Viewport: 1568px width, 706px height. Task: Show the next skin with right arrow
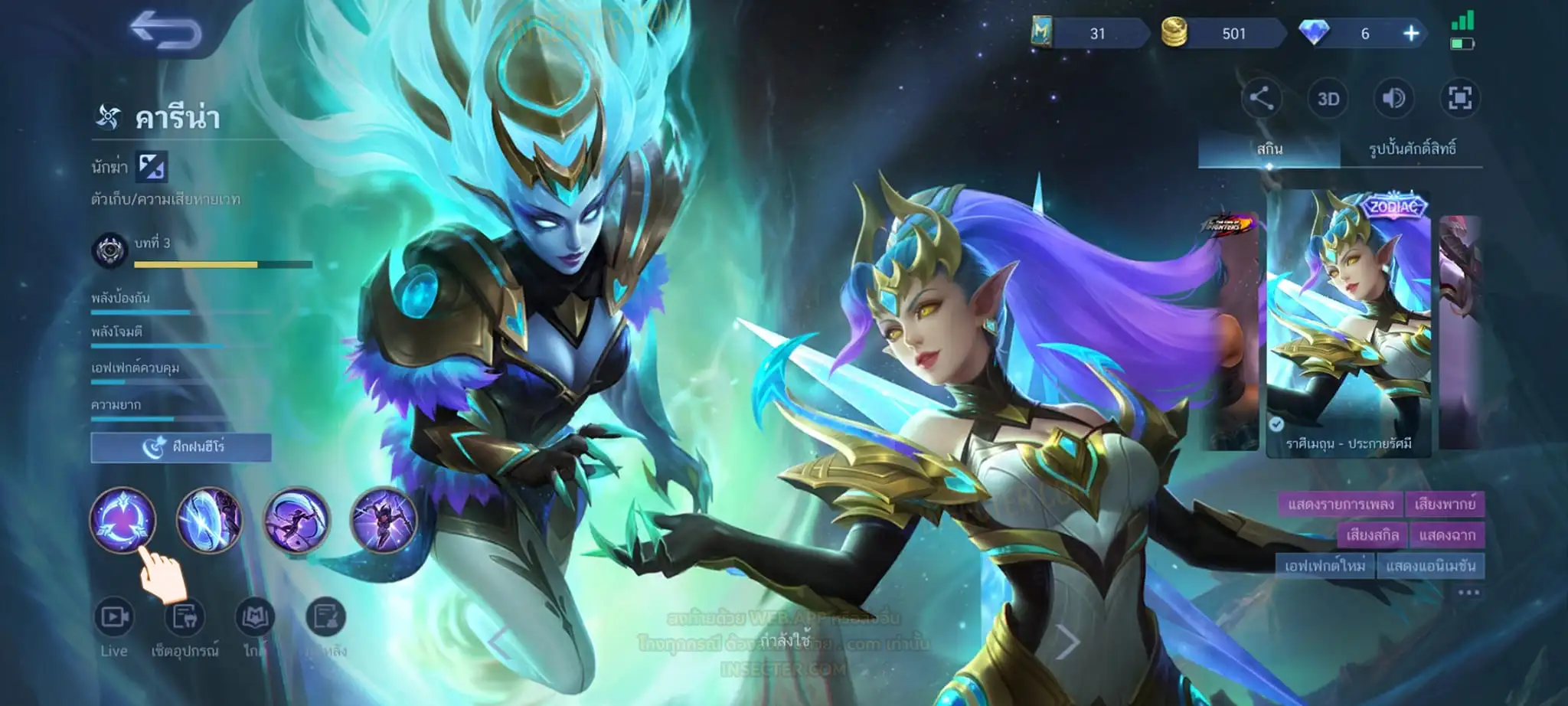click(1068, 642)
